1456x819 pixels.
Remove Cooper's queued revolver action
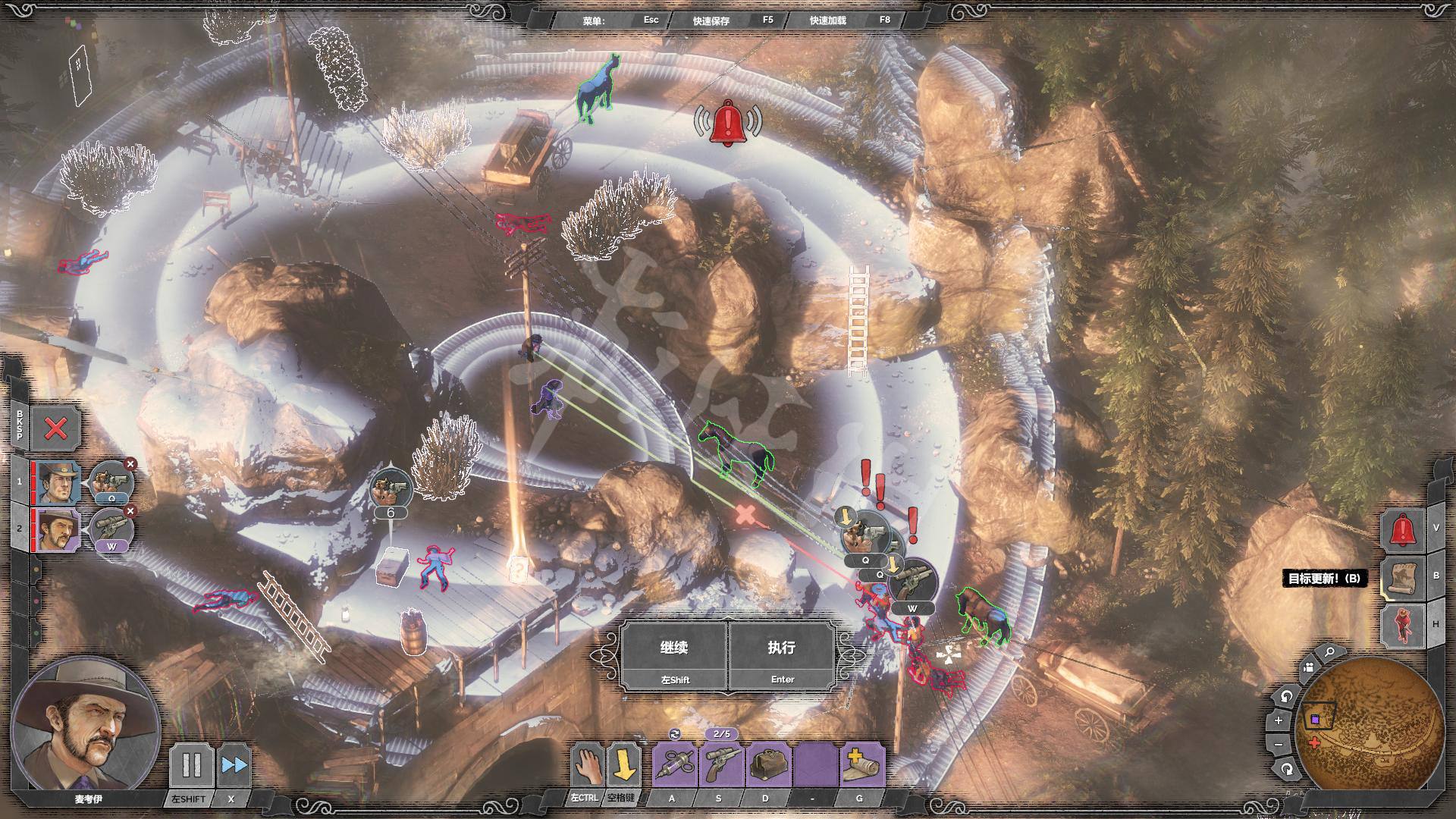pos(130,464)
